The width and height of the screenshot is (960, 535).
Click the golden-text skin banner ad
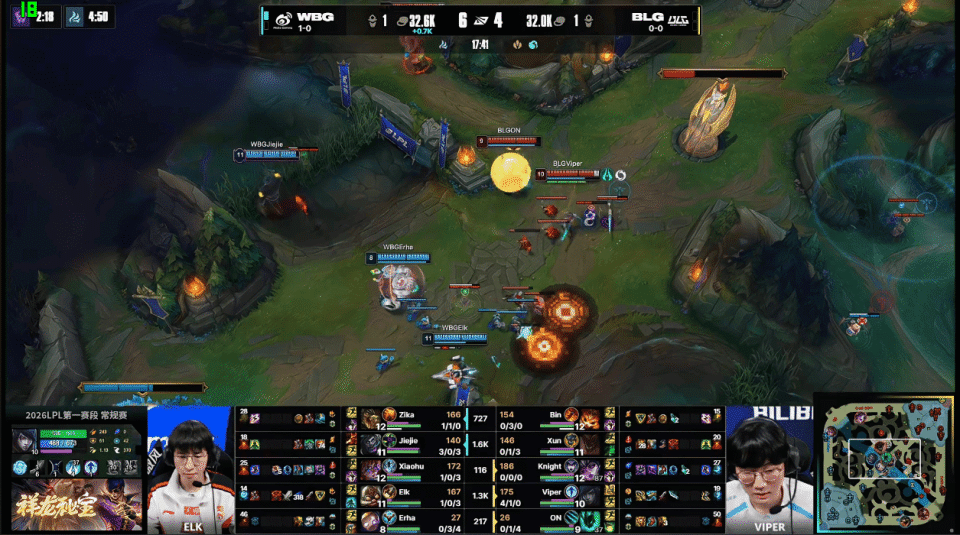(75, 507)
